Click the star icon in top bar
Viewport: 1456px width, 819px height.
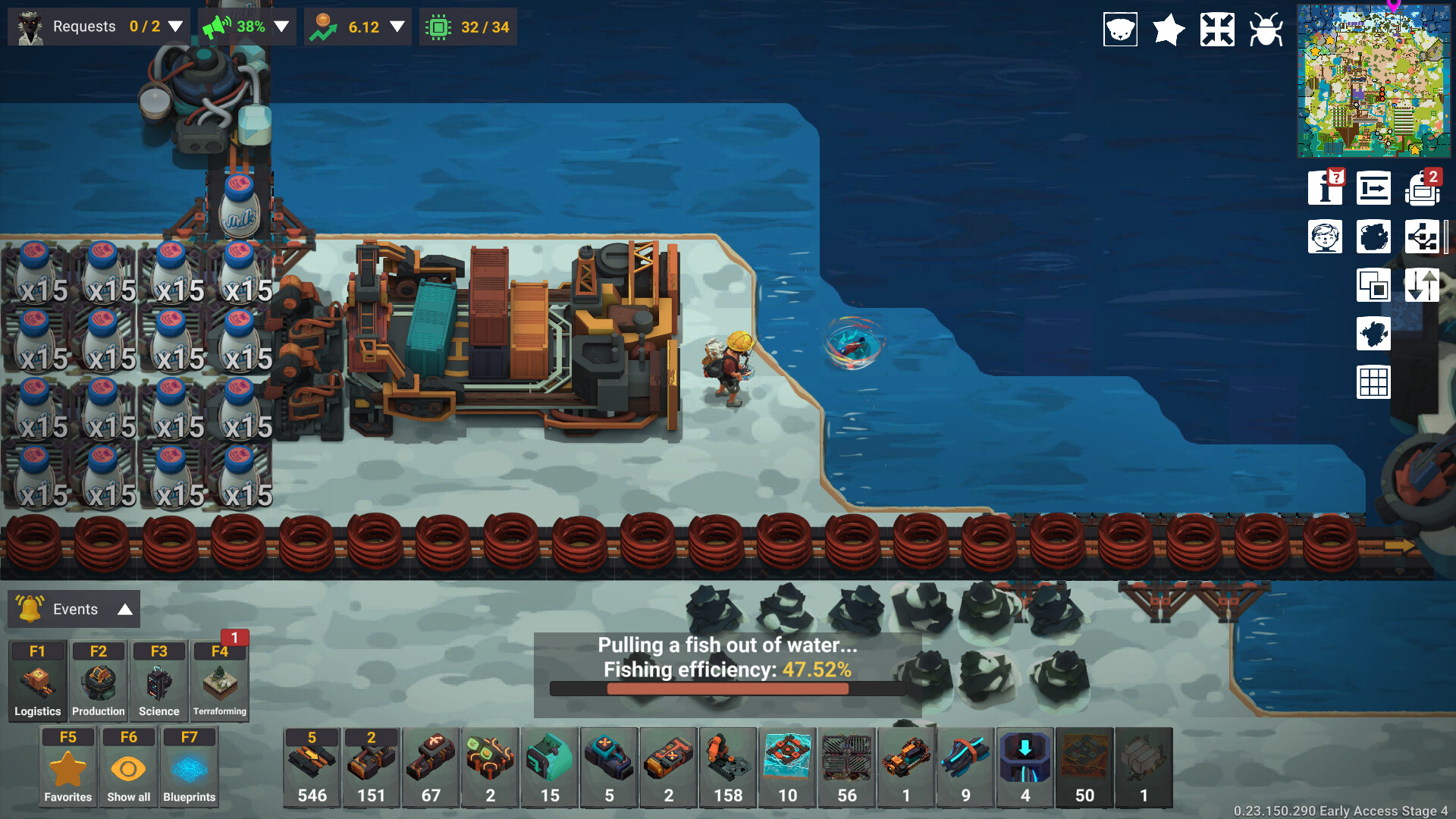(1169, 30)
